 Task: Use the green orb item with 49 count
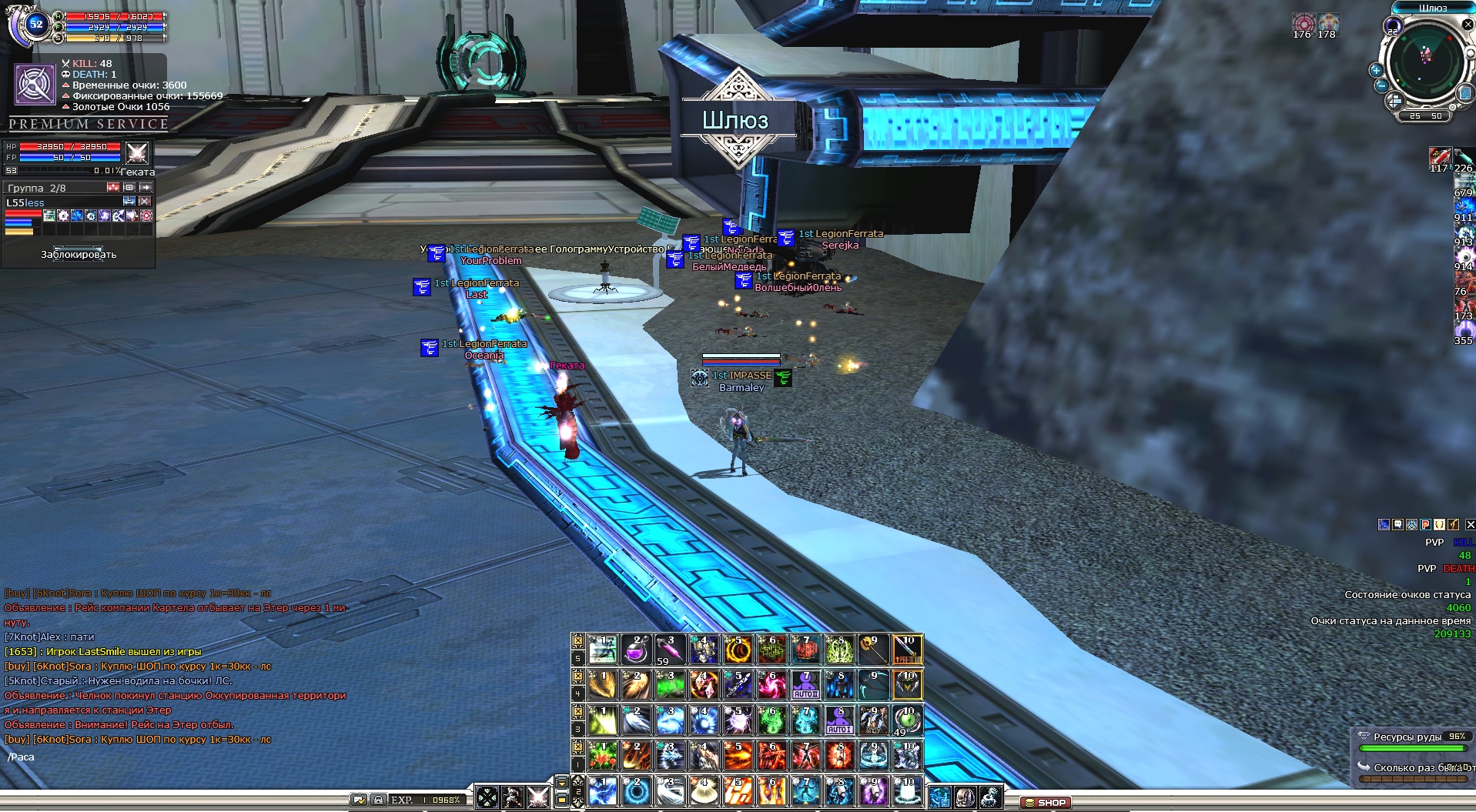(x=907, y=720)
